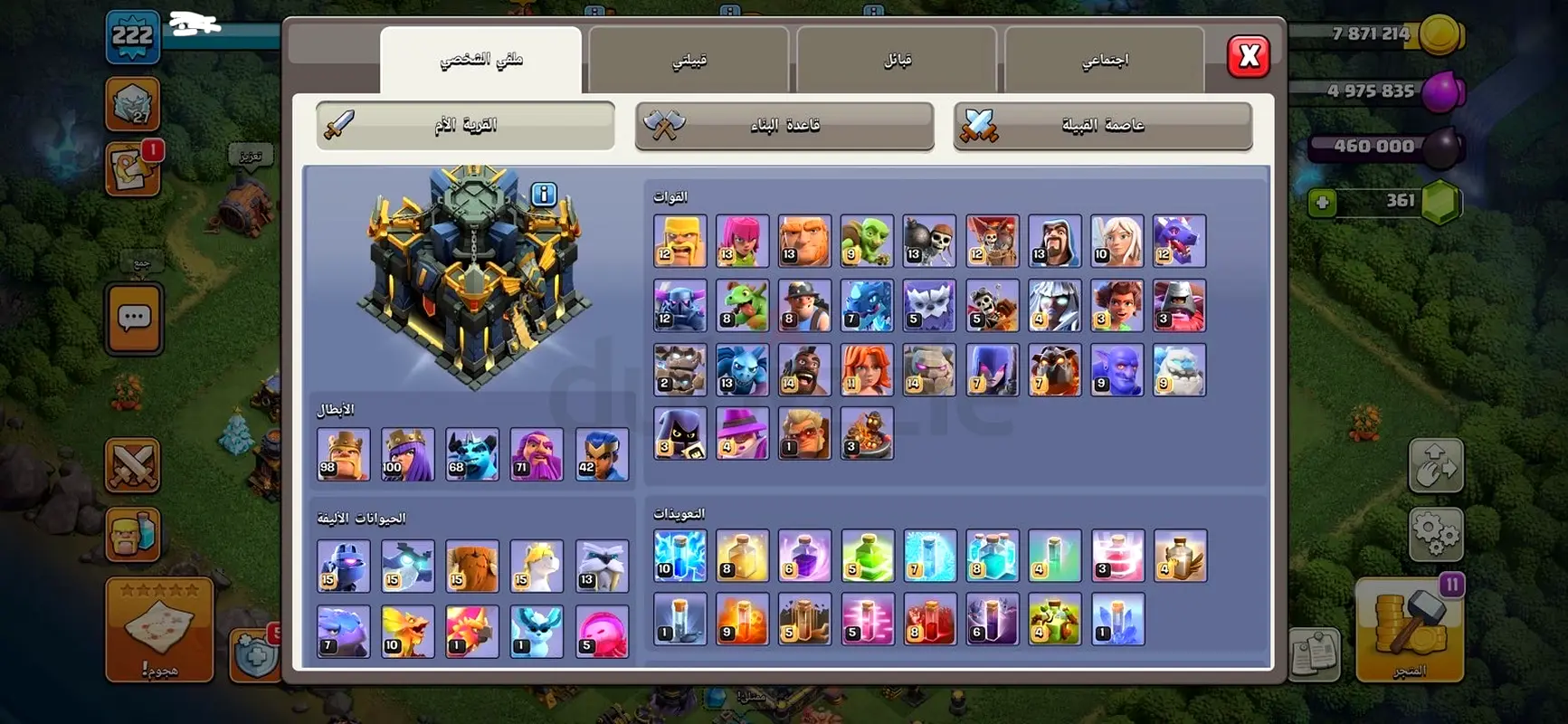The image size is (1568, 724).
Task: Select the Barbarian King hero icon
Action: point(343,455)
